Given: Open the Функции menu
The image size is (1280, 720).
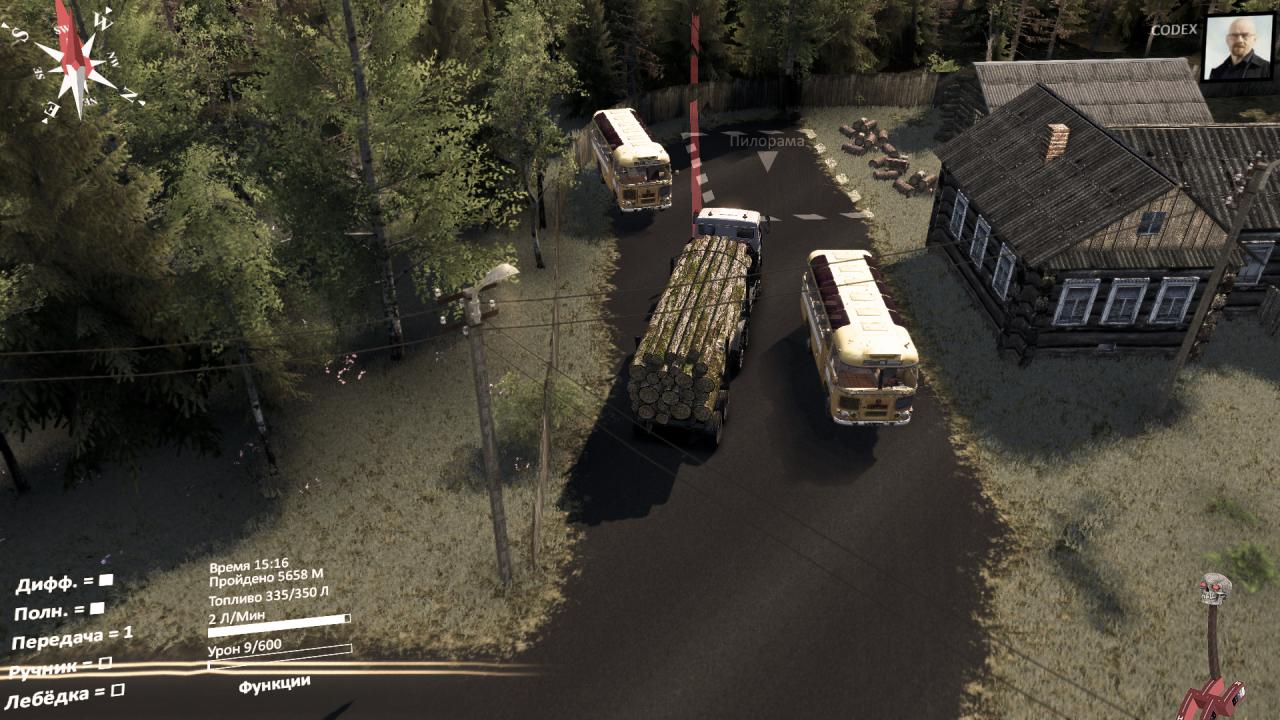Looking at the screenshot, I should tap(274, 683).
